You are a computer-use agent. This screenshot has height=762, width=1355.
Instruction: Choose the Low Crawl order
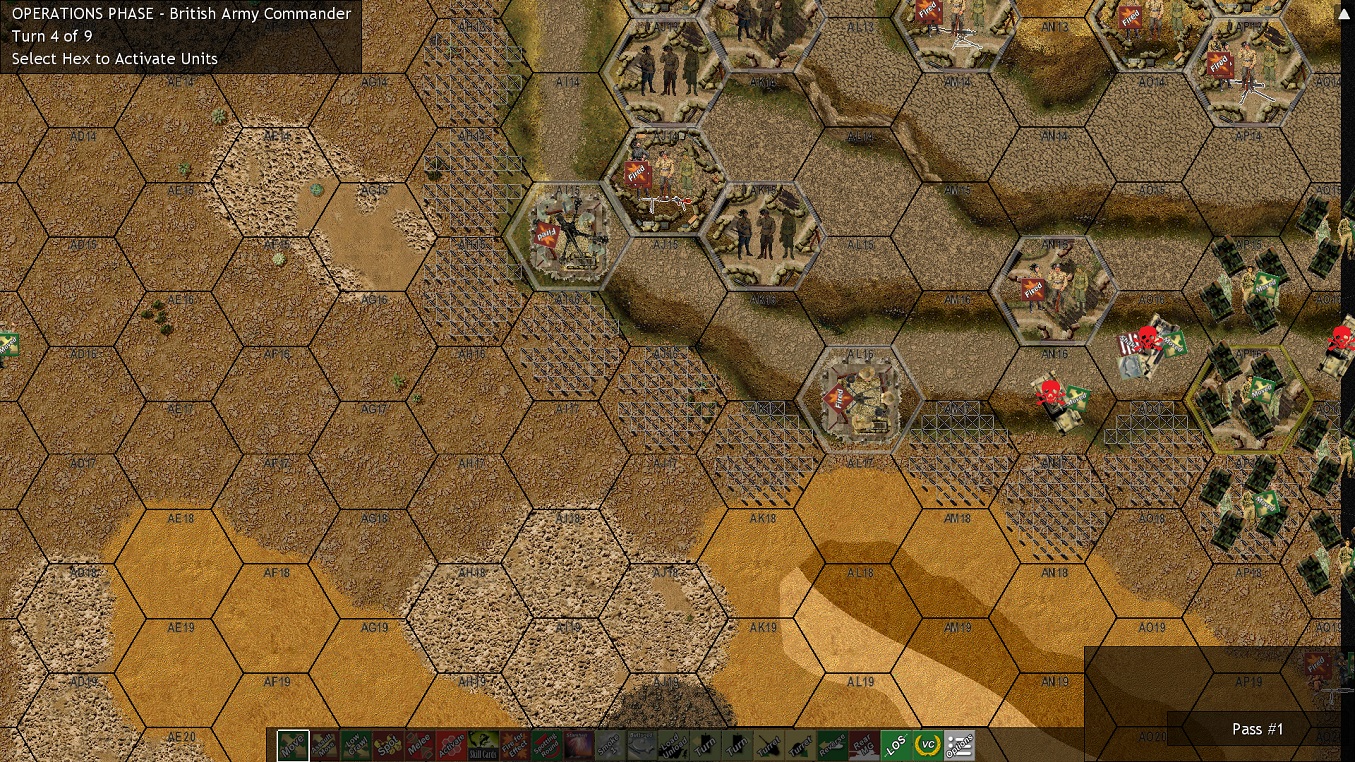click(356, 745)
